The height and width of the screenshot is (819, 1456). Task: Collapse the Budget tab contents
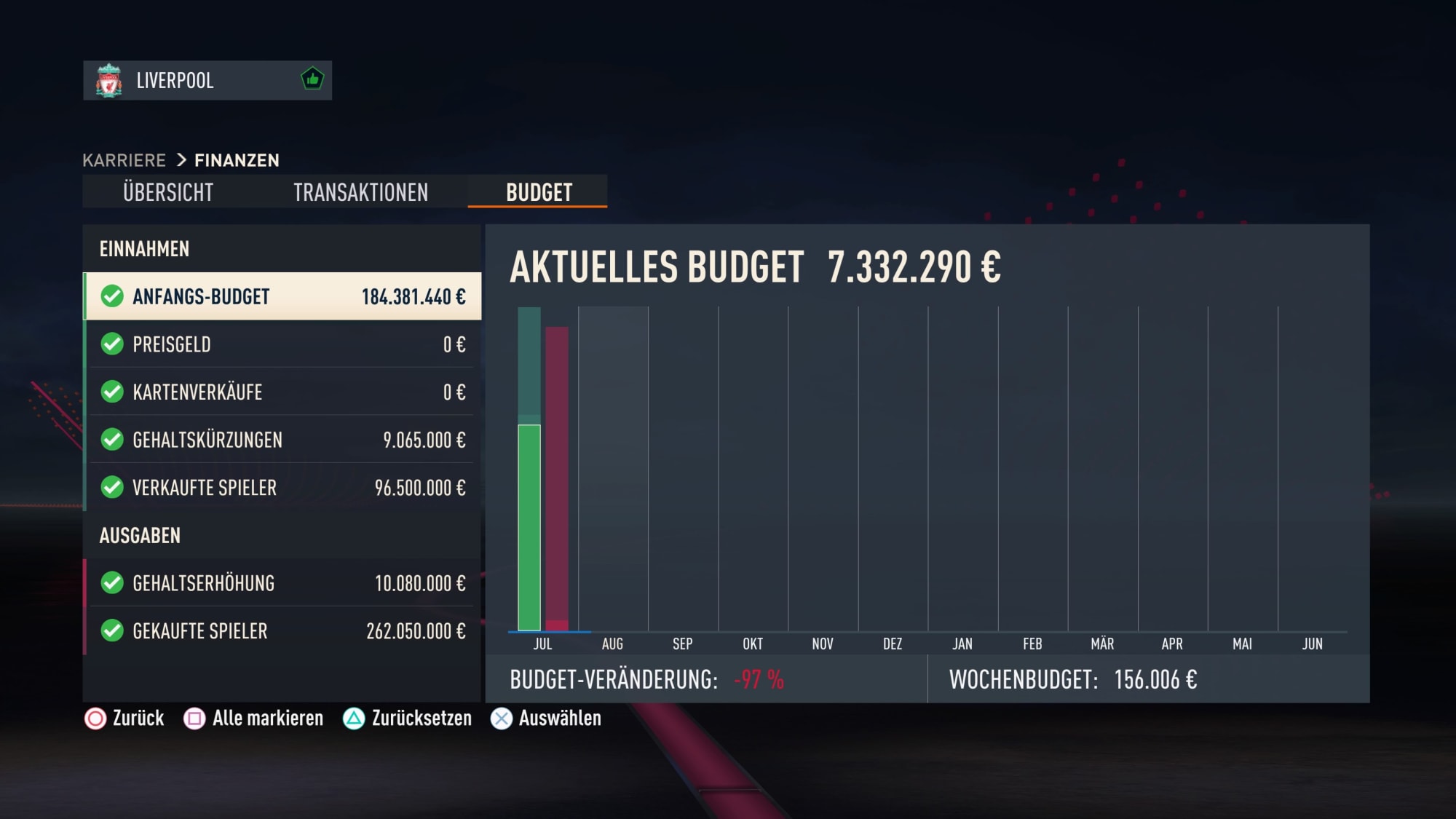click(x=537, y=191)
